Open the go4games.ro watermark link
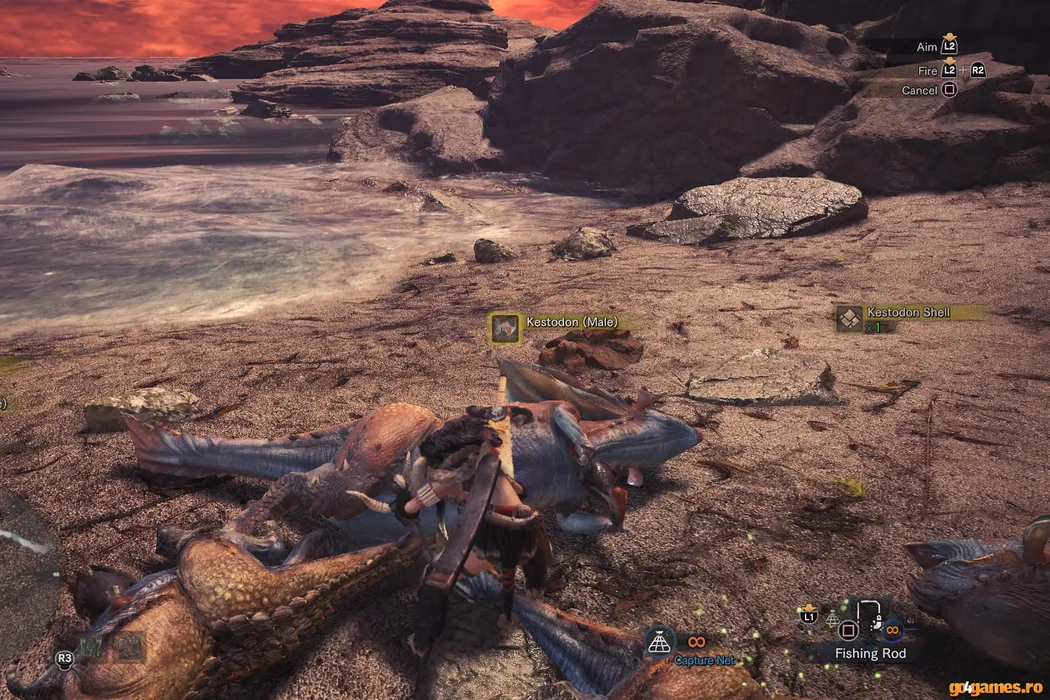The image size is (1050, 700). (996, 687)
